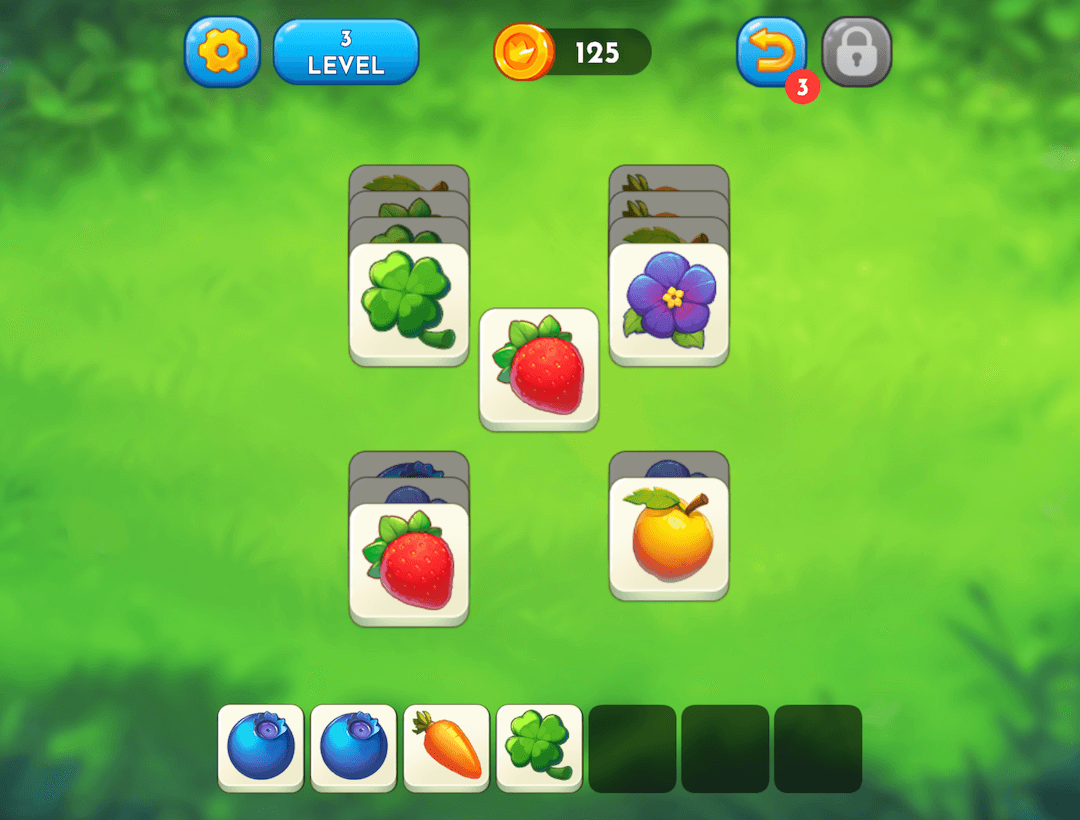Click the carrot tile in the tray
Viewport: 1080px width, 820px height.
[x=447, y=747]
